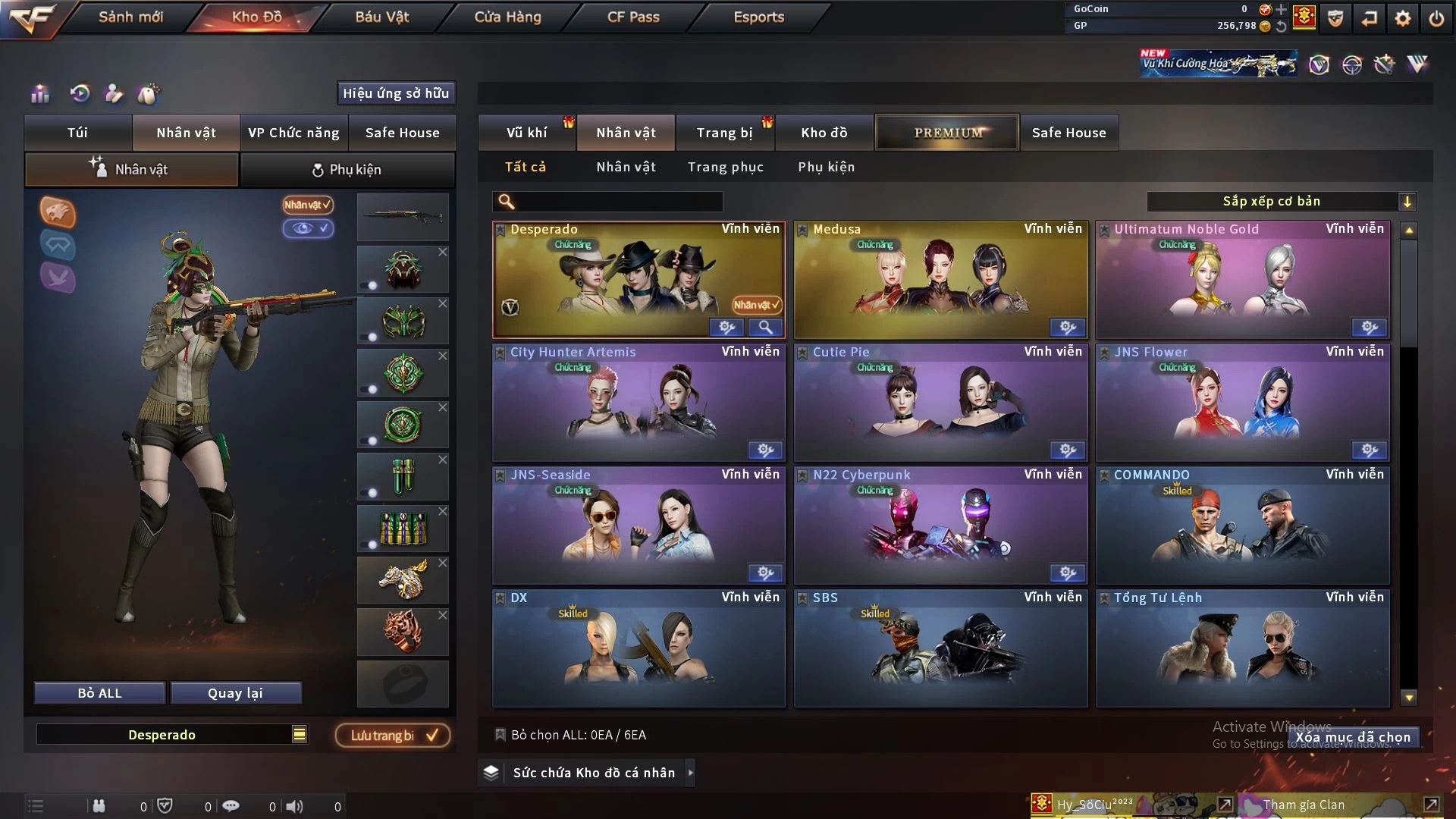Screen dimensions: 1456x819
Task: Select the City Hunter Artemis card
Action: click(639, 403)
